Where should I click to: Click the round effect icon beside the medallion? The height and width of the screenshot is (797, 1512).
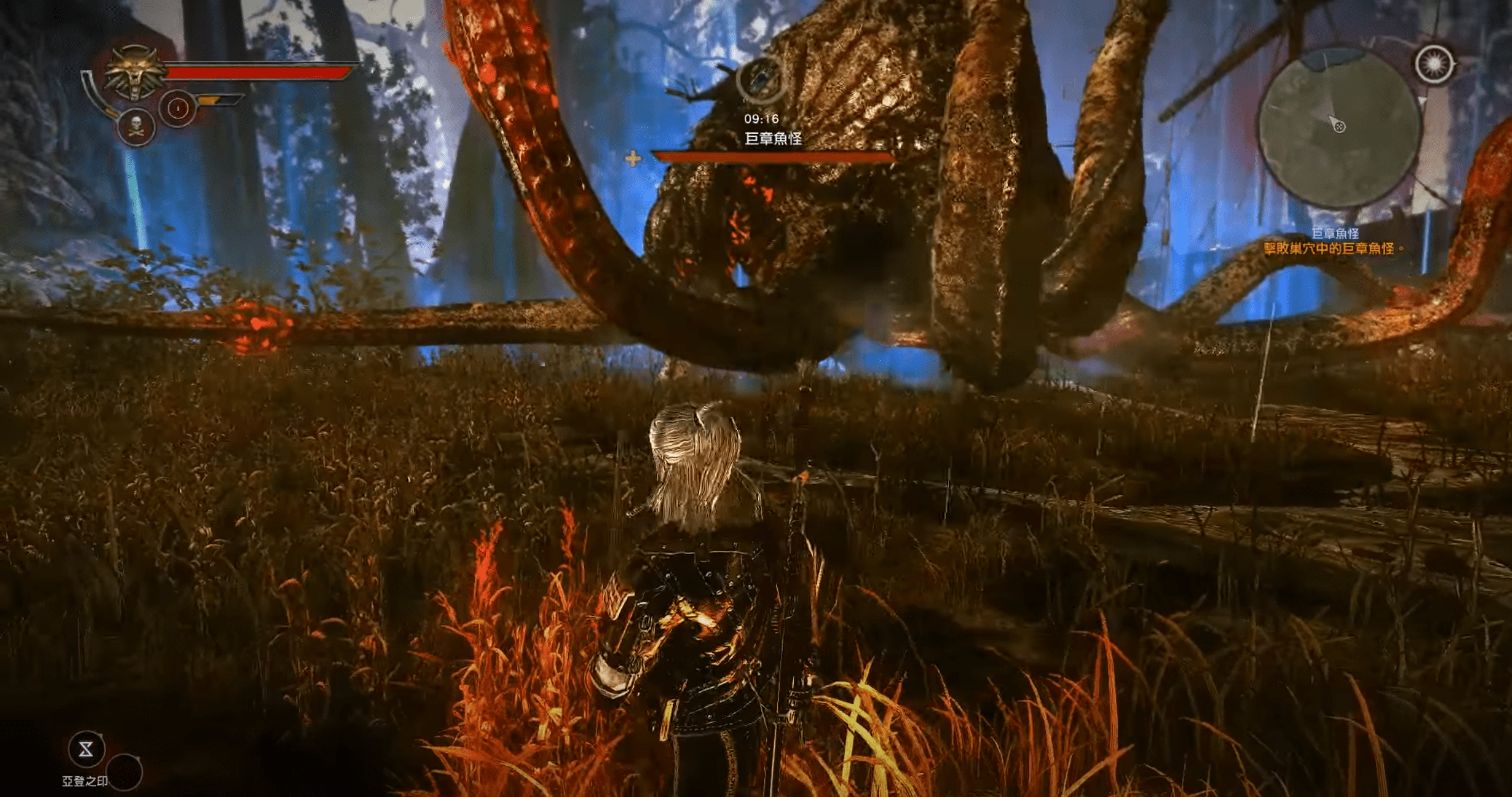point(178,109)
